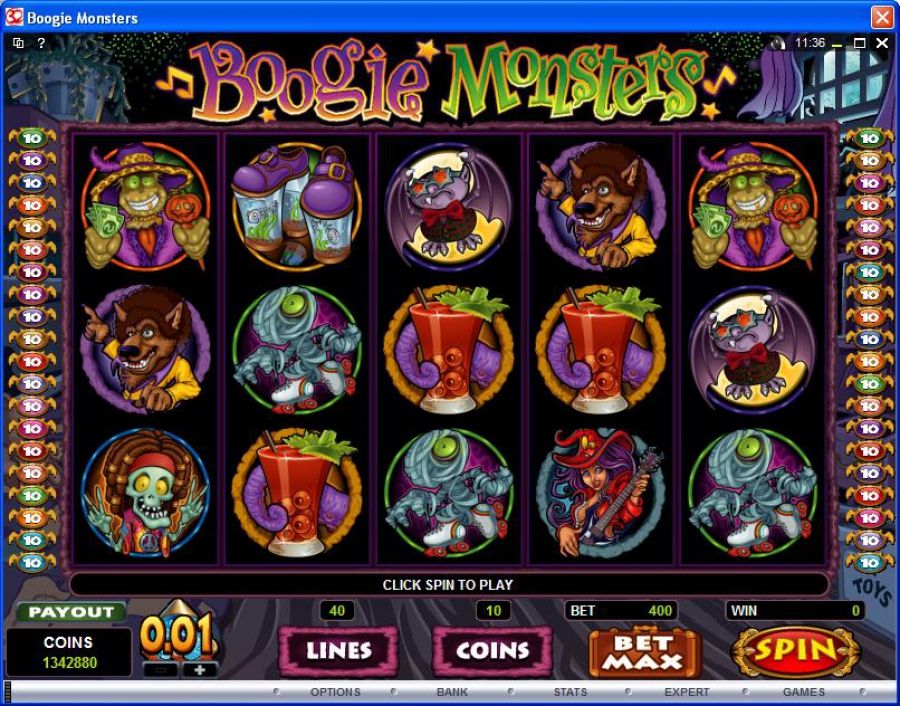Show the STATS menu
The width and height of the screenshot is (900, 706).
[570, 692]
